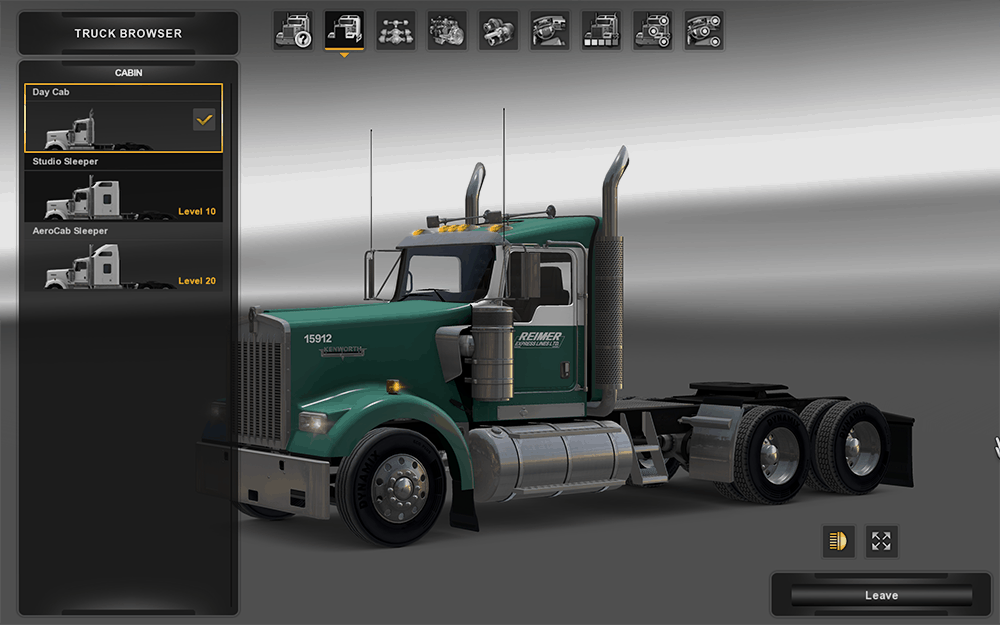Leave the truck browser
The image size is (1000, 625).
(880, 595)
